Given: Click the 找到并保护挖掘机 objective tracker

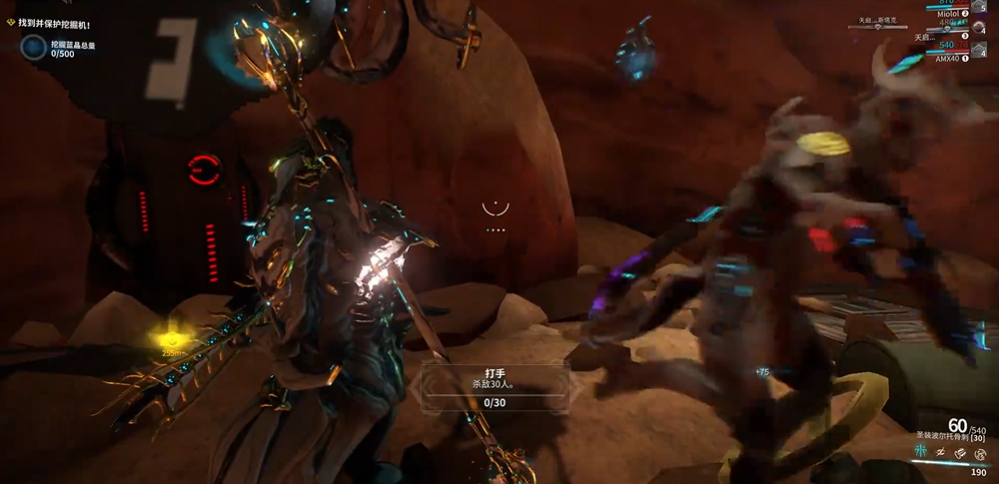Looking at the screenshot, I should [55, 23].
